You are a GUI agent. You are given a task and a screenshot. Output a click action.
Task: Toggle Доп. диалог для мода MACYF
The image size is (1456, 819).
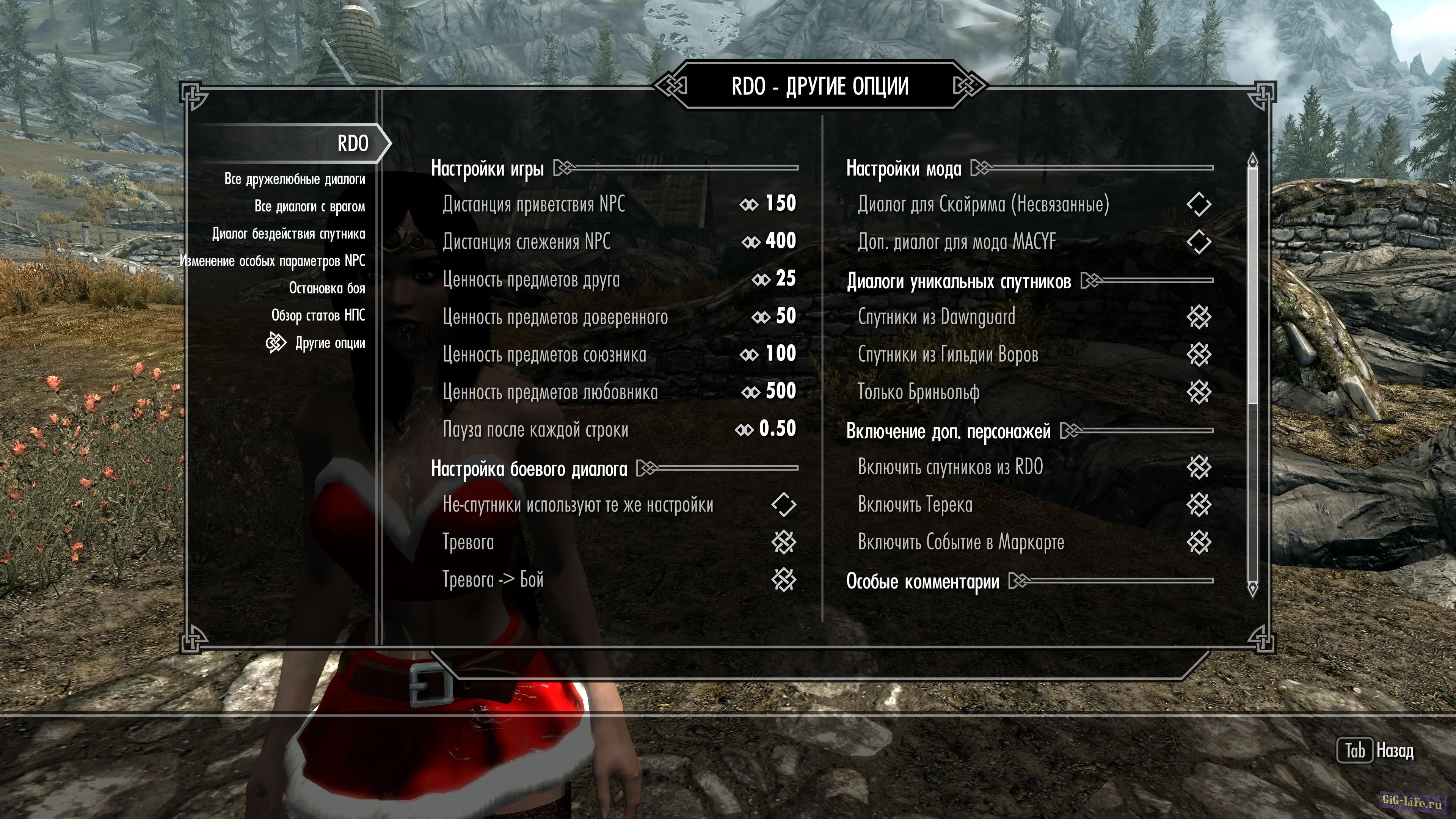click(1198, 242)
